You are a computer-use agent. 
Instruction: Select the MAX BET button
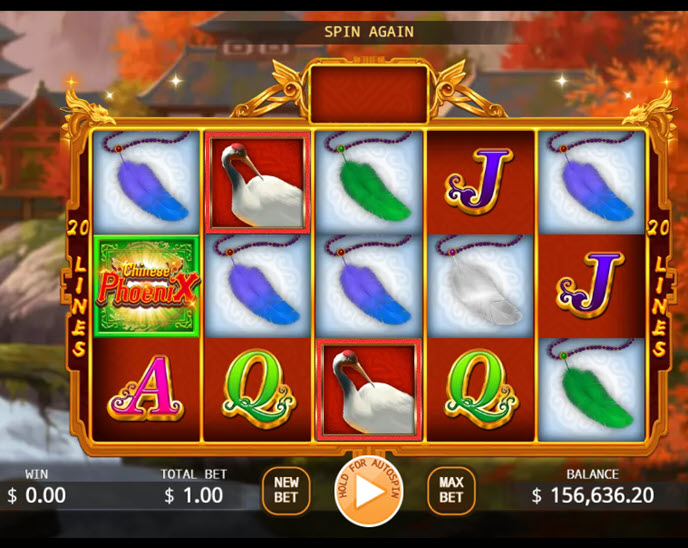pyautogui.click(x=451, y=490)
